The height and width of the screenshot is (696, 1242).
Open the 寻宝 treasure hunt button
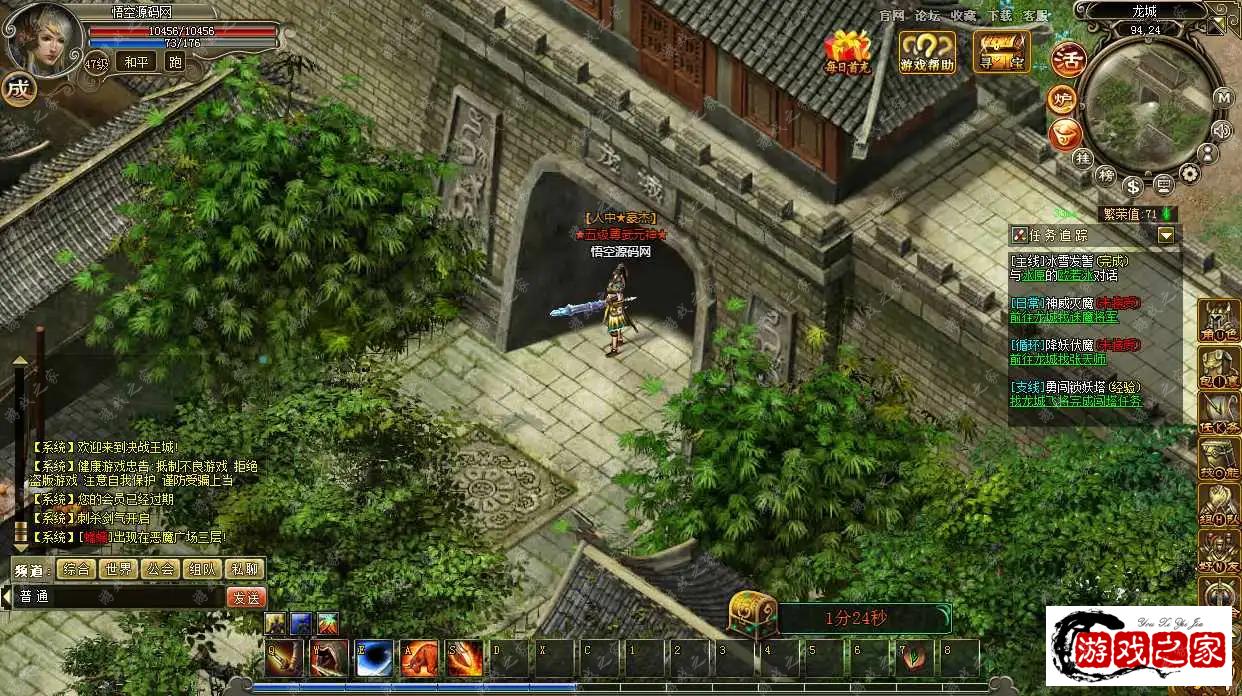point(1001,52)
